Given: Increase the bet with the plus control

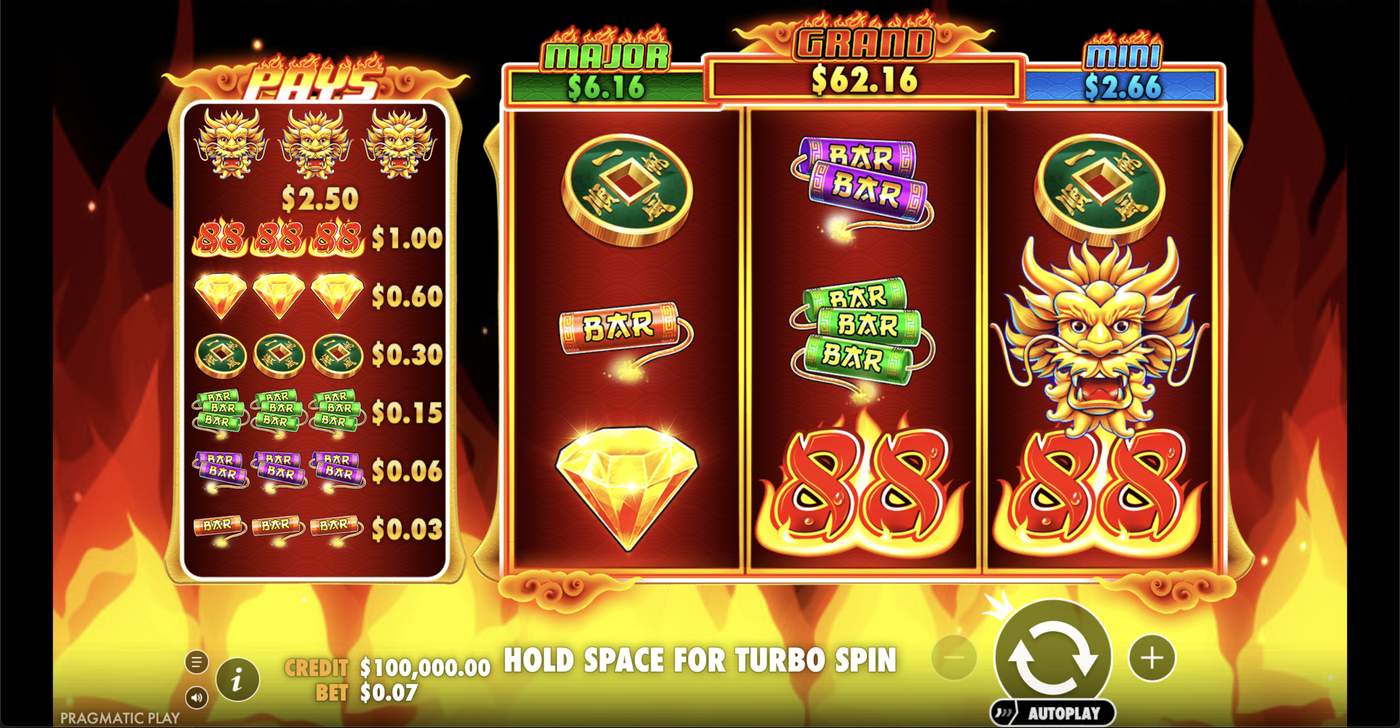Looking at the screenshot, I should coord(1150,655).
